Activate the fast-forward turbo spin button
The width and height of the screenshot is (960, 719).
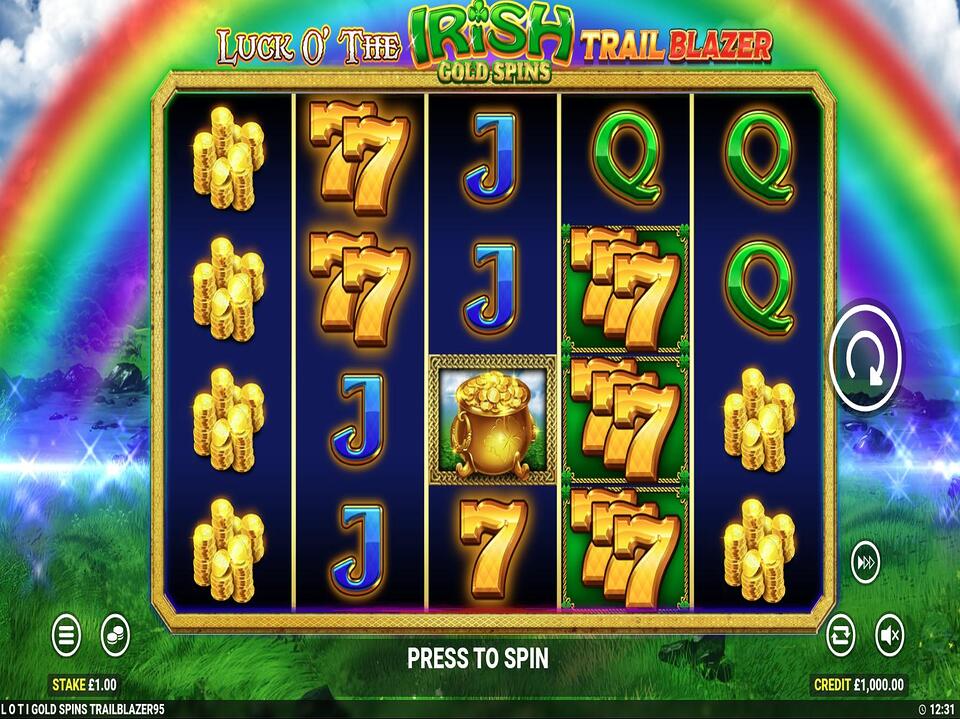point(866,564)
